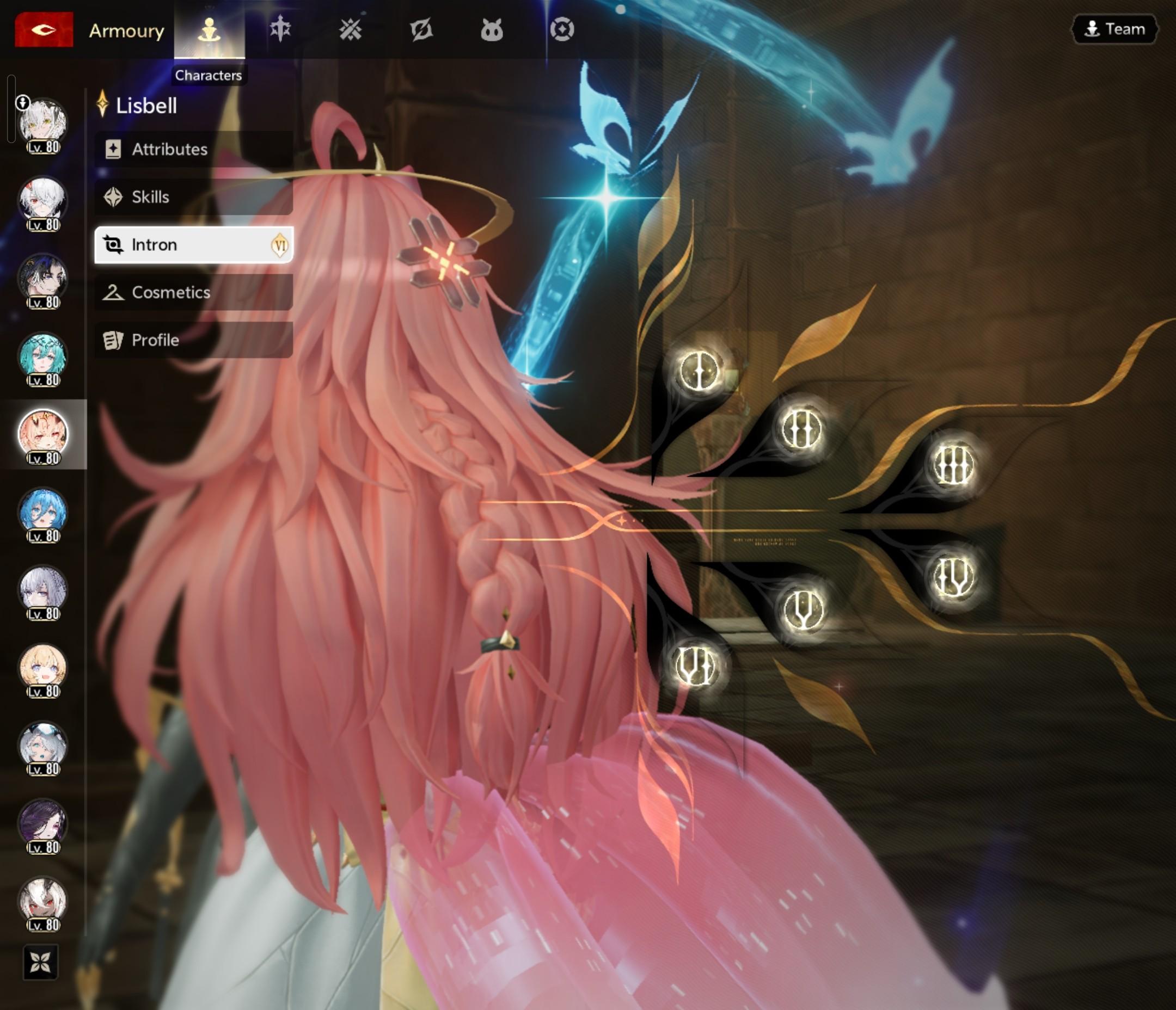Select Intron node II
Viewport: 1176px width, 1010px height.
pos(801,428)
